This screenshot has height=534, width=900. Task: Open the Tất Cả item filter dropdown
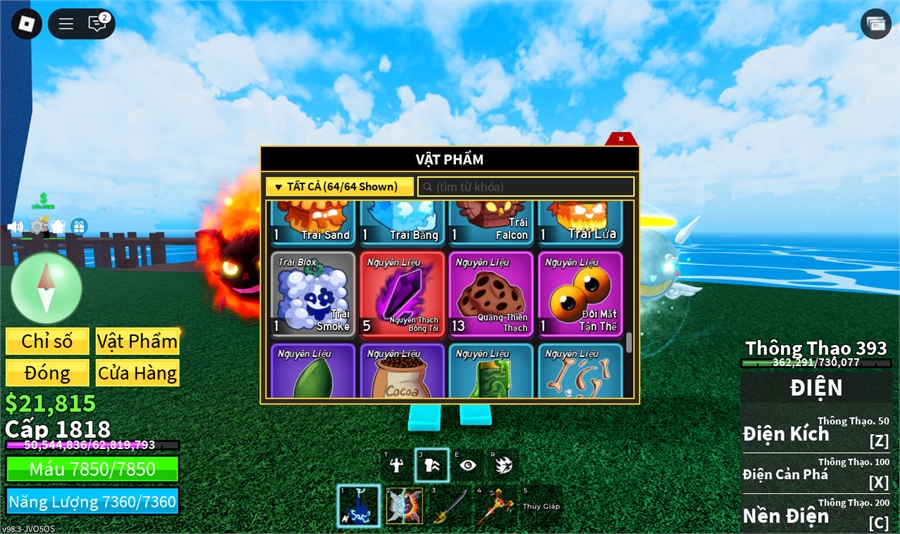(x=339, y=187)
